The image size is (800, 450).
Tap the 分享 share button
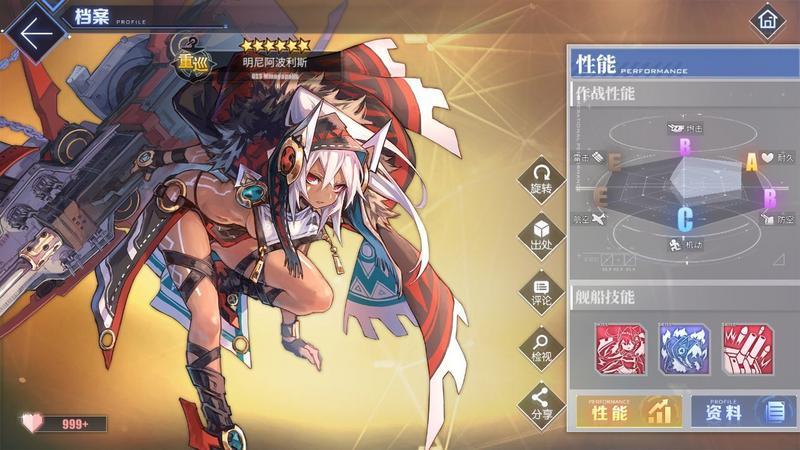(541, 404)
